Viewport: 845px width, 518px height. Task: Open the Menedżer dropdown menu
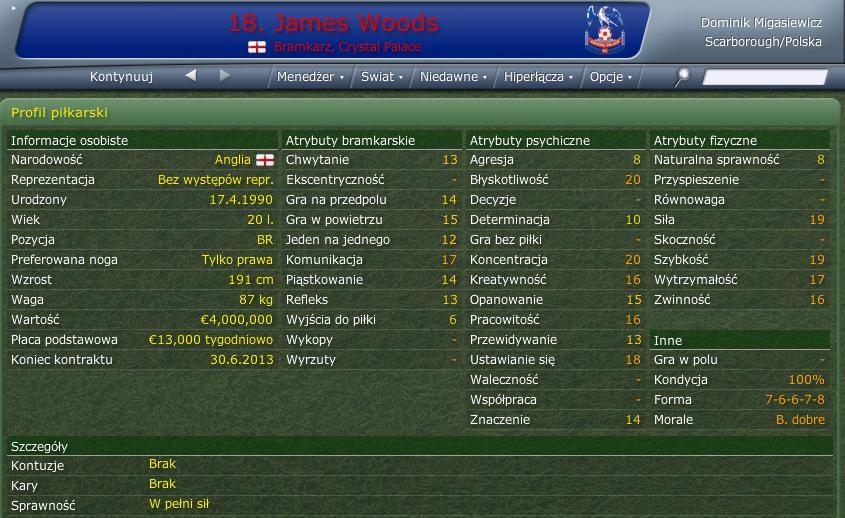310,77
